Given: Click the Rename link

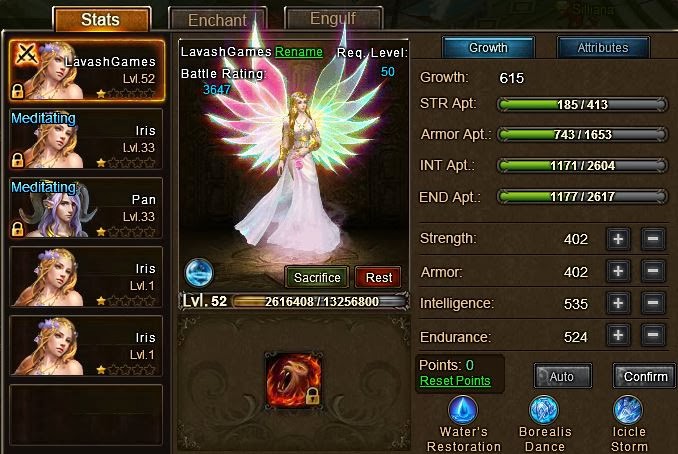Looking at the screenshot, I should tap(299, 52).
